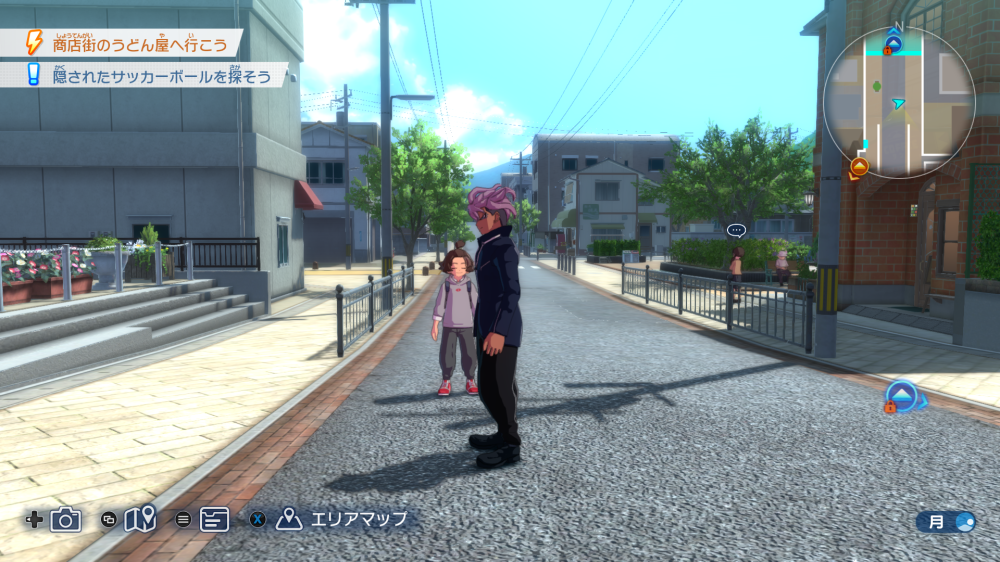This screenshot has height=562, width=1000.
Task: Click the 月 day indicator
Action: pyautogui.click(x=946, y=521)
